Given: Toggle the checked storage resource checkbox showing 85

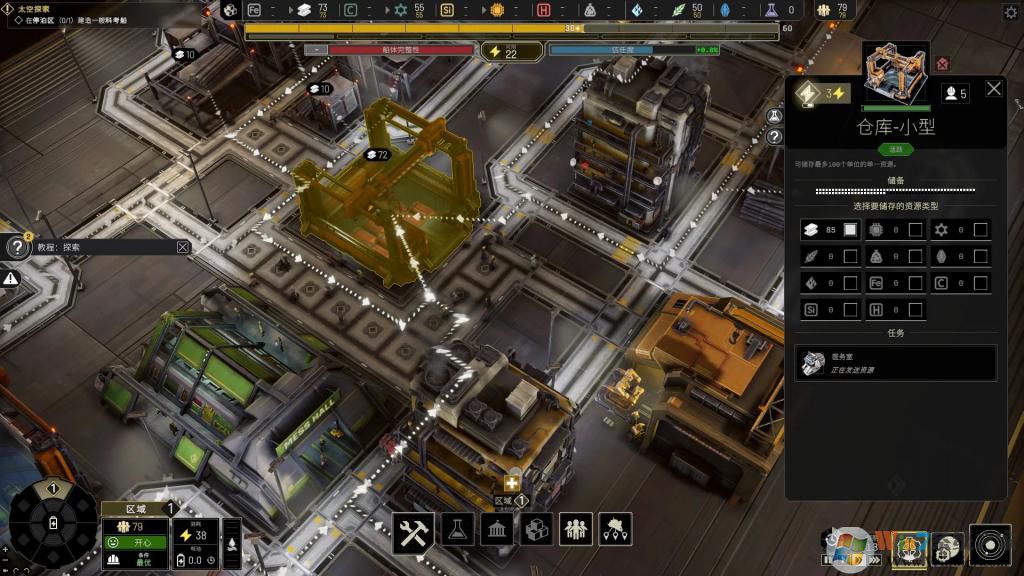Looking at the screenshot, I should tap(850, 230).
